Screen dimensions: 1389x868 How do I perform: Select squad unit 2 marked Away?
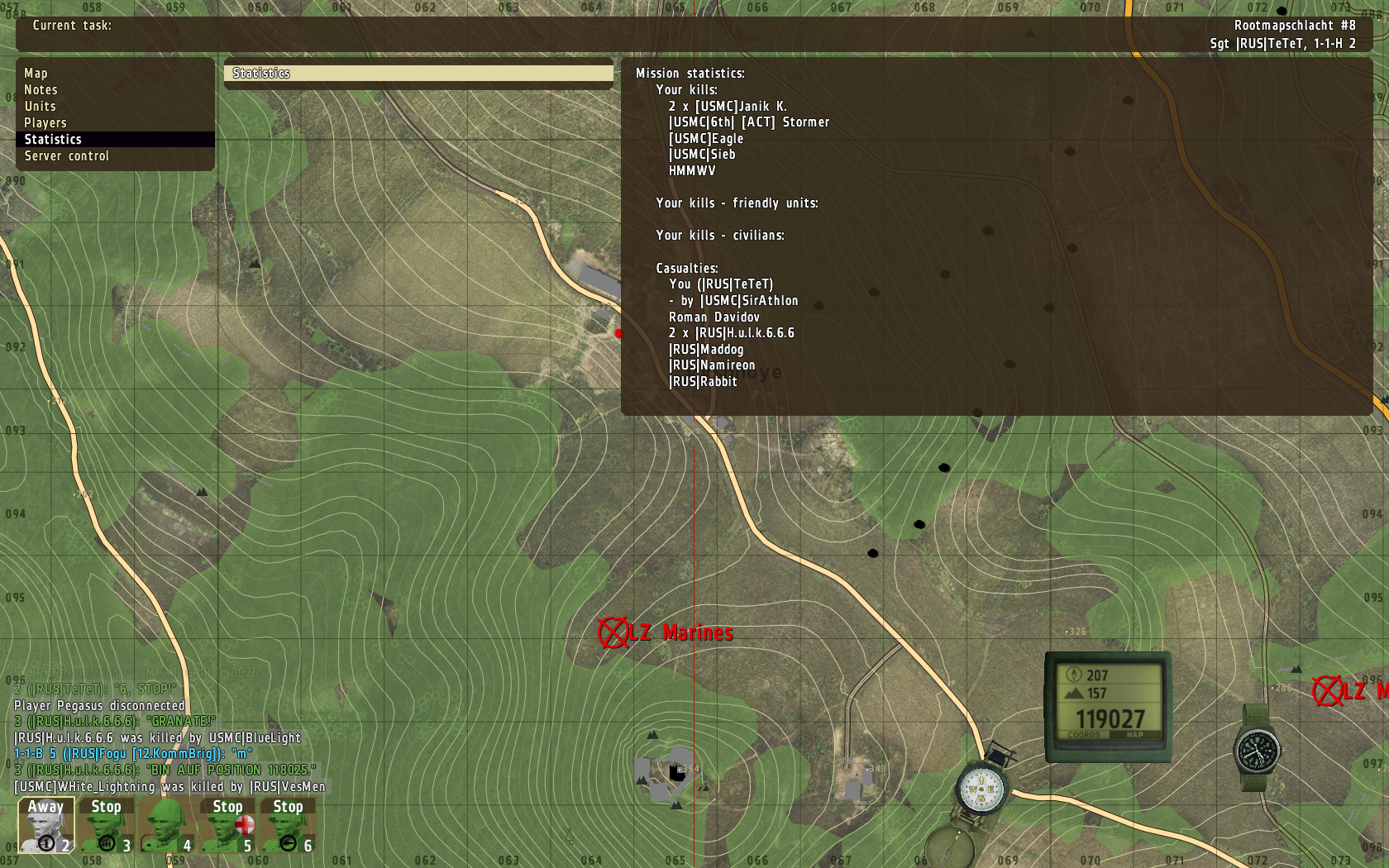coord(46,825)
